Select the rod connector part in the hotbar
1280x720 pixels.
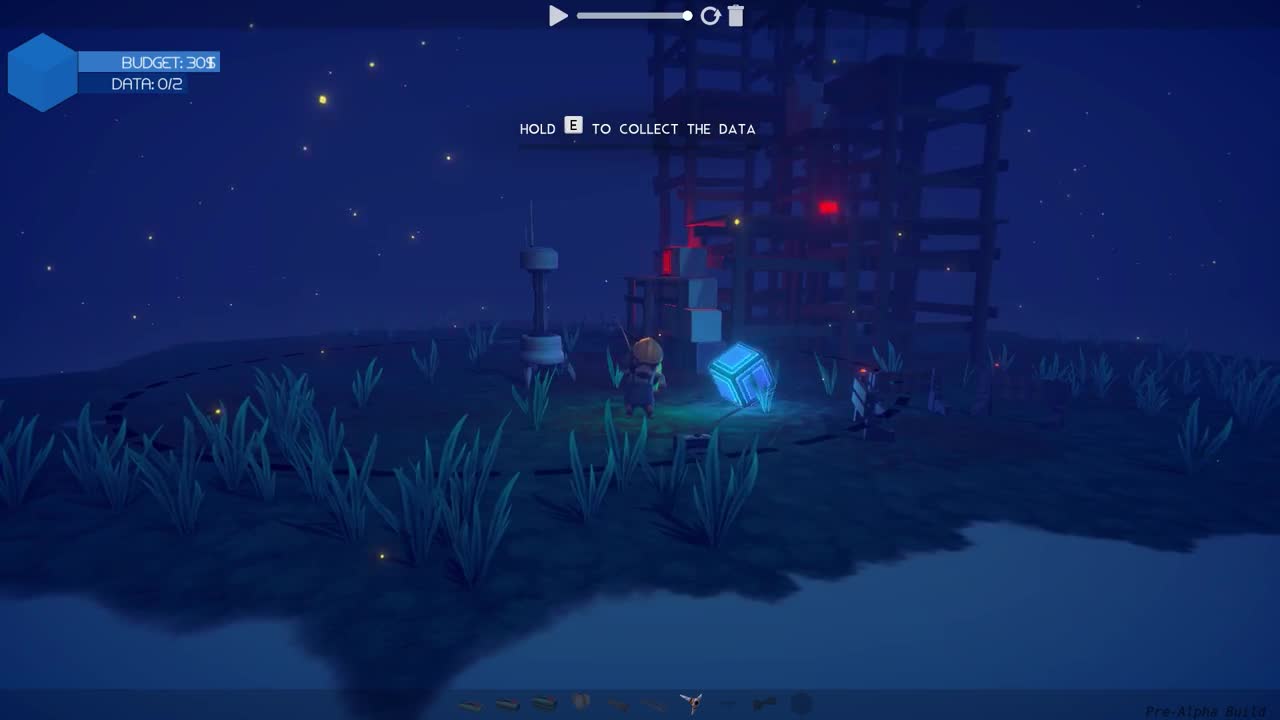coord(616,701)
